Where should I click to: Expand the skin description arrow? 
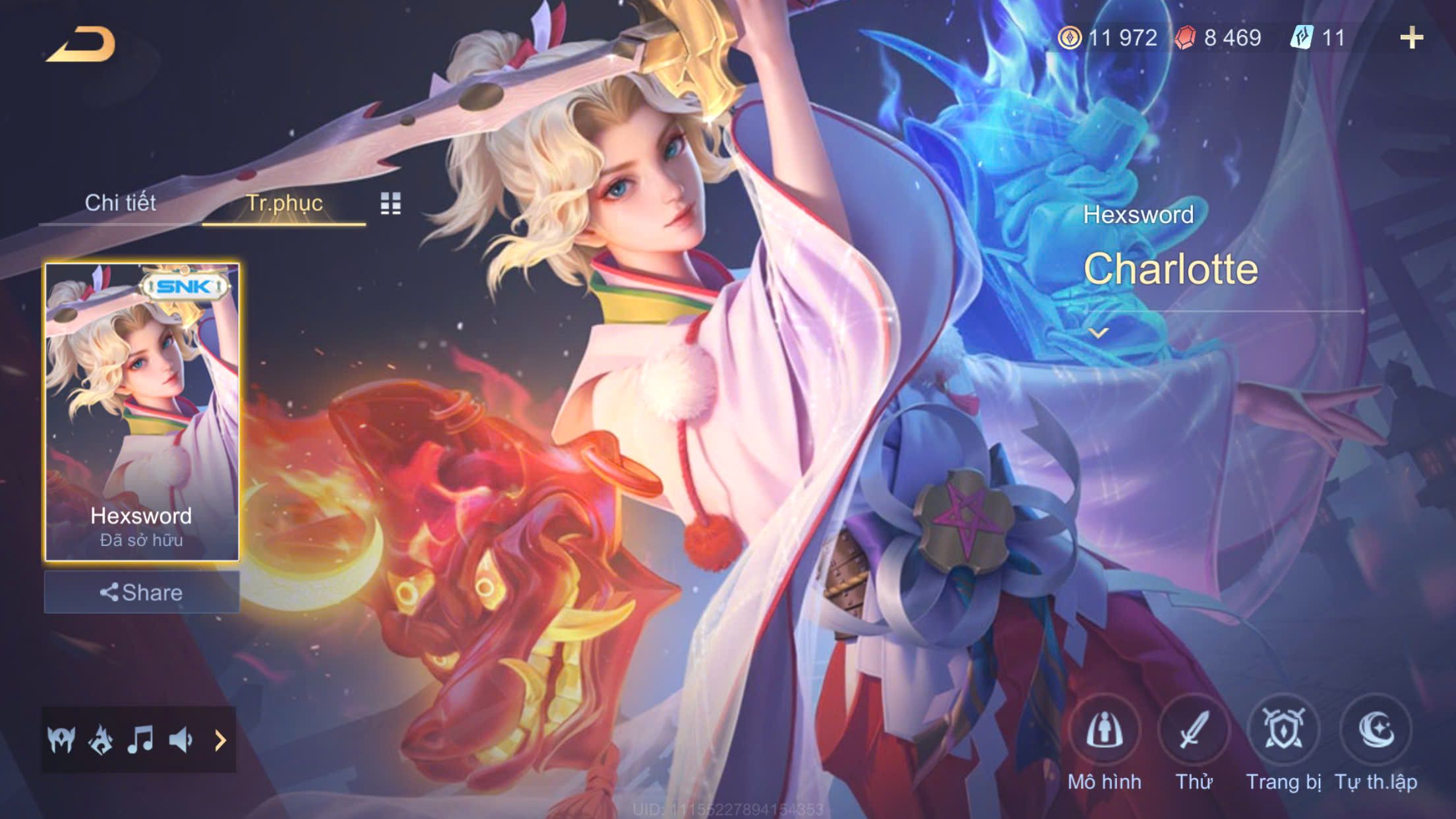pyautogui.click(x=1098, y=333)
